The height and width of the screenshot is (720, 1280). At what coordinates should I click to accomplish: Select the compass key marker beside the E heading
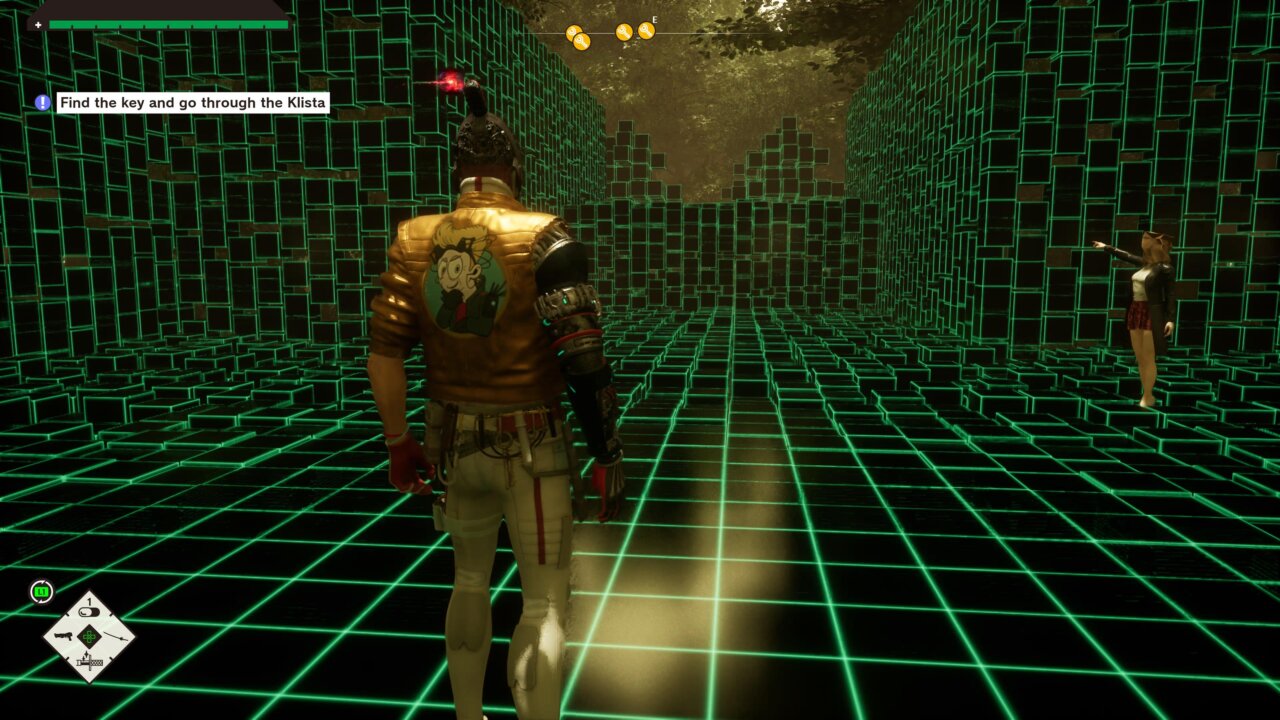[646, 31]
